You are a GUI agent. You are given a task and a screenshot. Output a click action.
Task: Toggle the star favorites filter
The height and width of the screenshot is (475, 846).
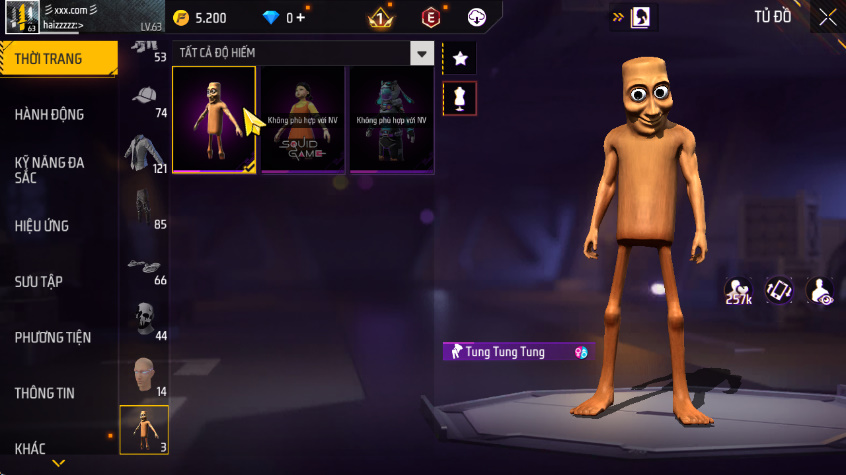(x=460, y=59)
